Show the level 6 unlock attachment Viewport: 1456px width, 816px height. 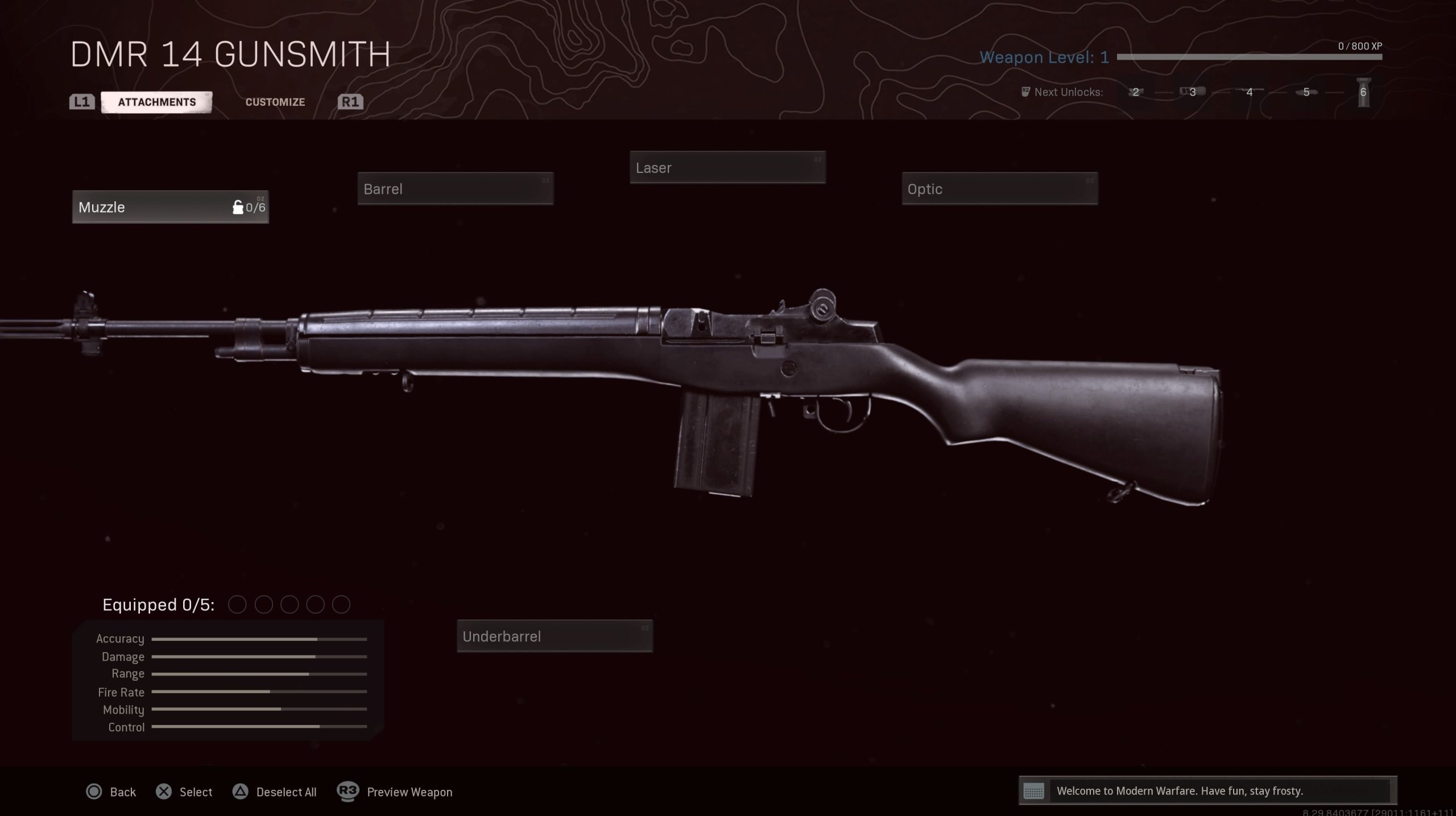pyautogui.click(x=1363, y=93)
